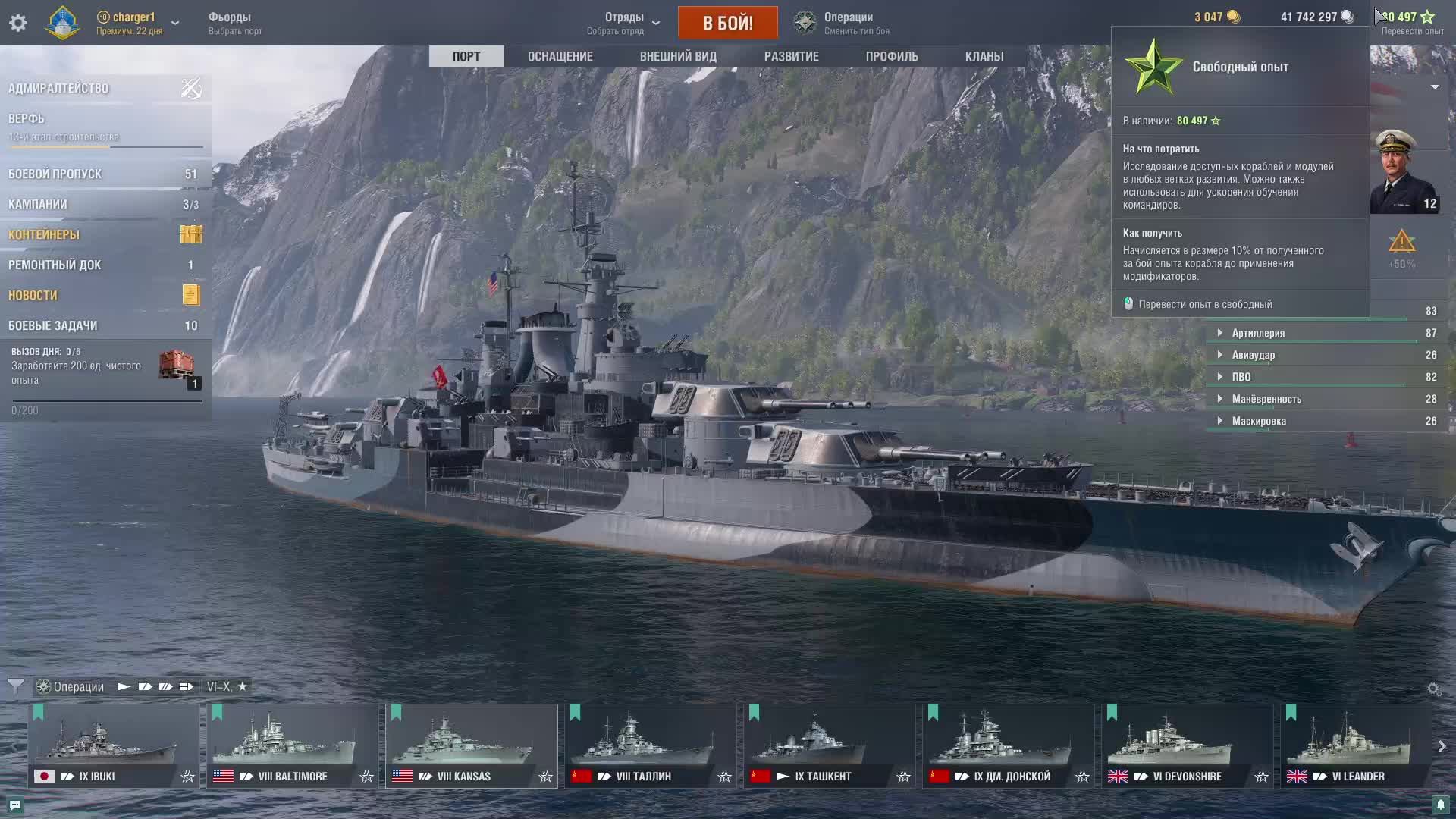Go to the РАЗВИТИЕ tab
The height and width of the screenshot is (819, 1456).
click(x=791, y=56)
